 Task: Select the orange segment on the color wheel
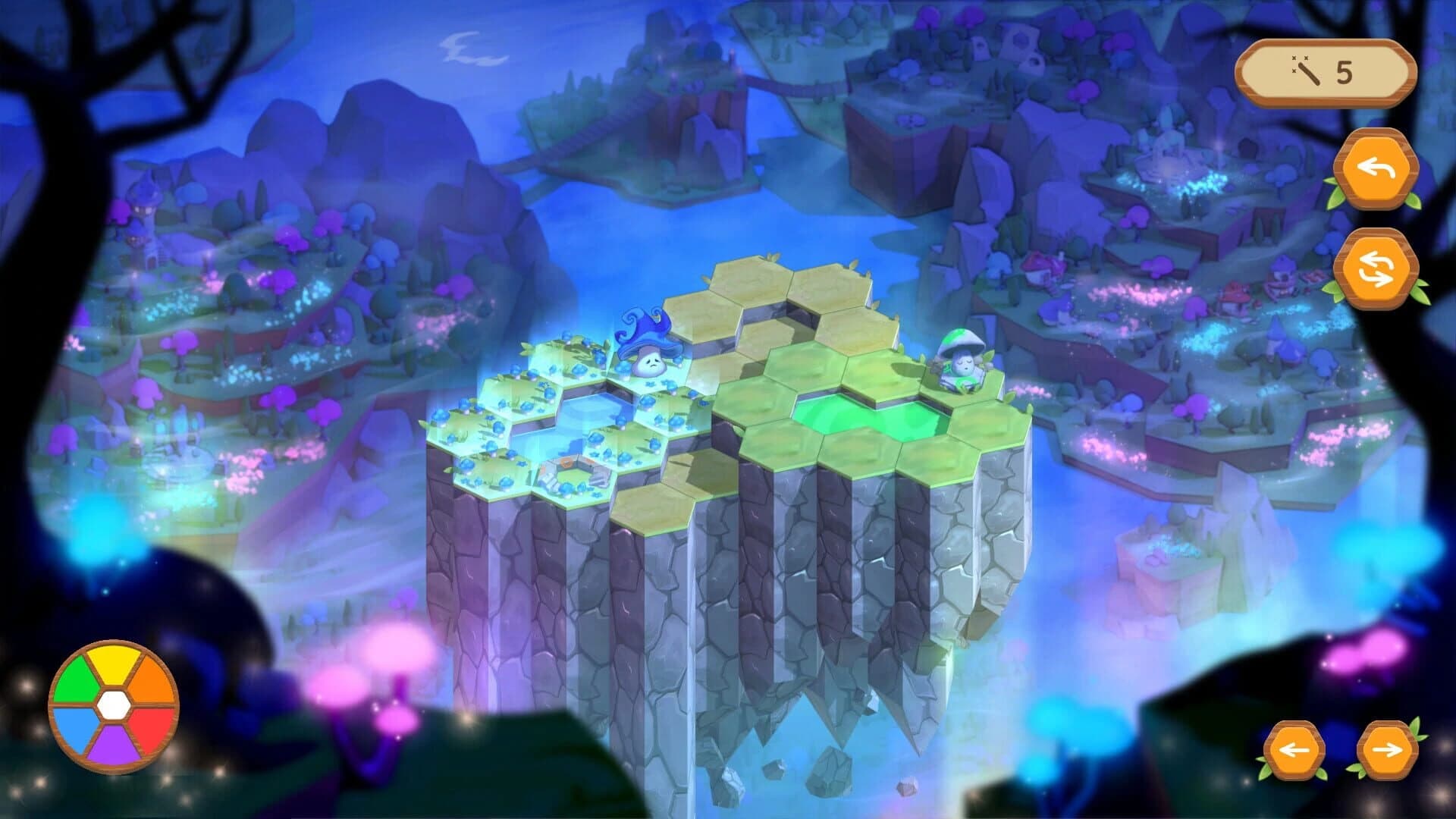(152, 677)
